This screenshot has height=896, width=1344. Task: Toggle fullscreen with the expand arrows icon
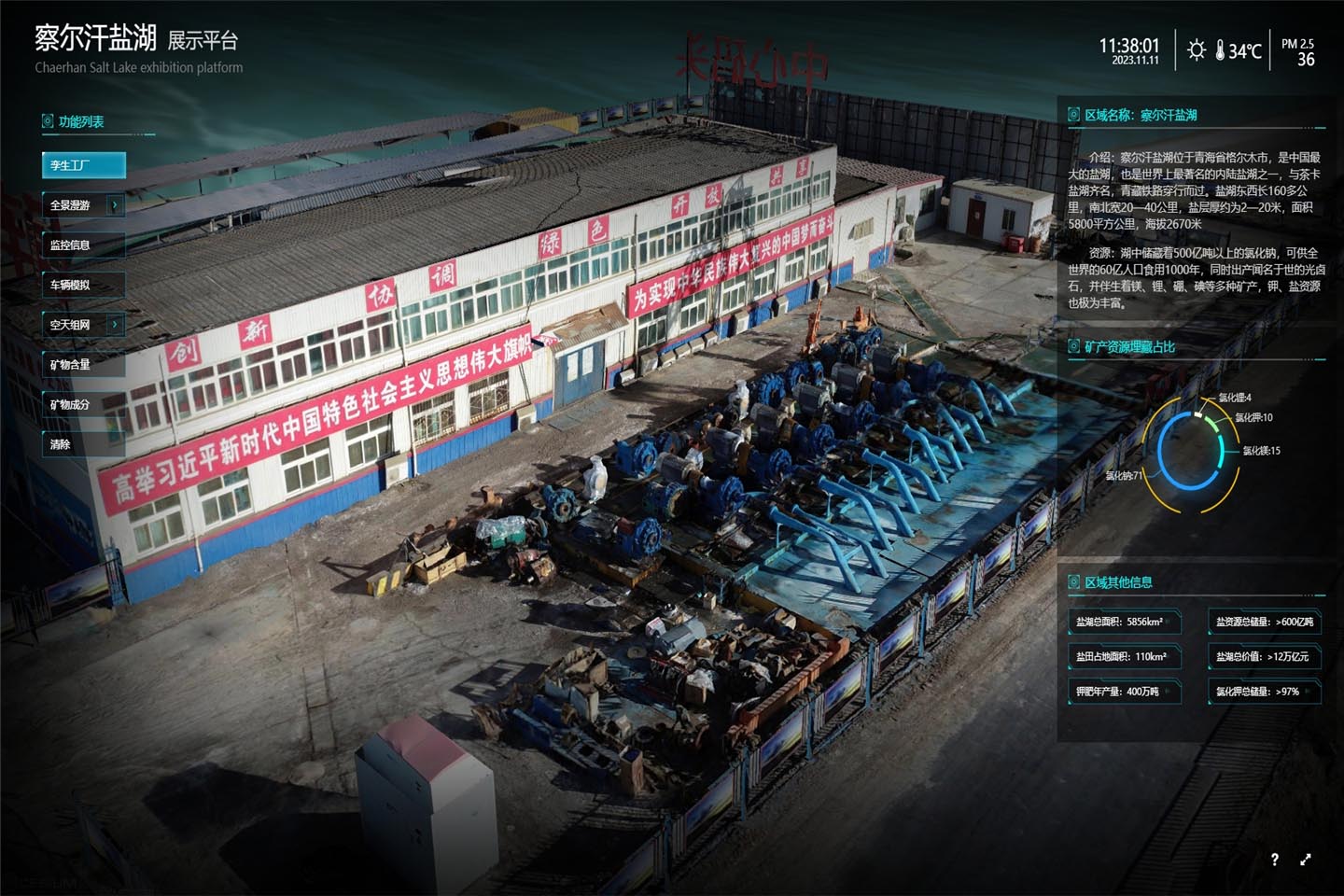(x=1306, y=860)
